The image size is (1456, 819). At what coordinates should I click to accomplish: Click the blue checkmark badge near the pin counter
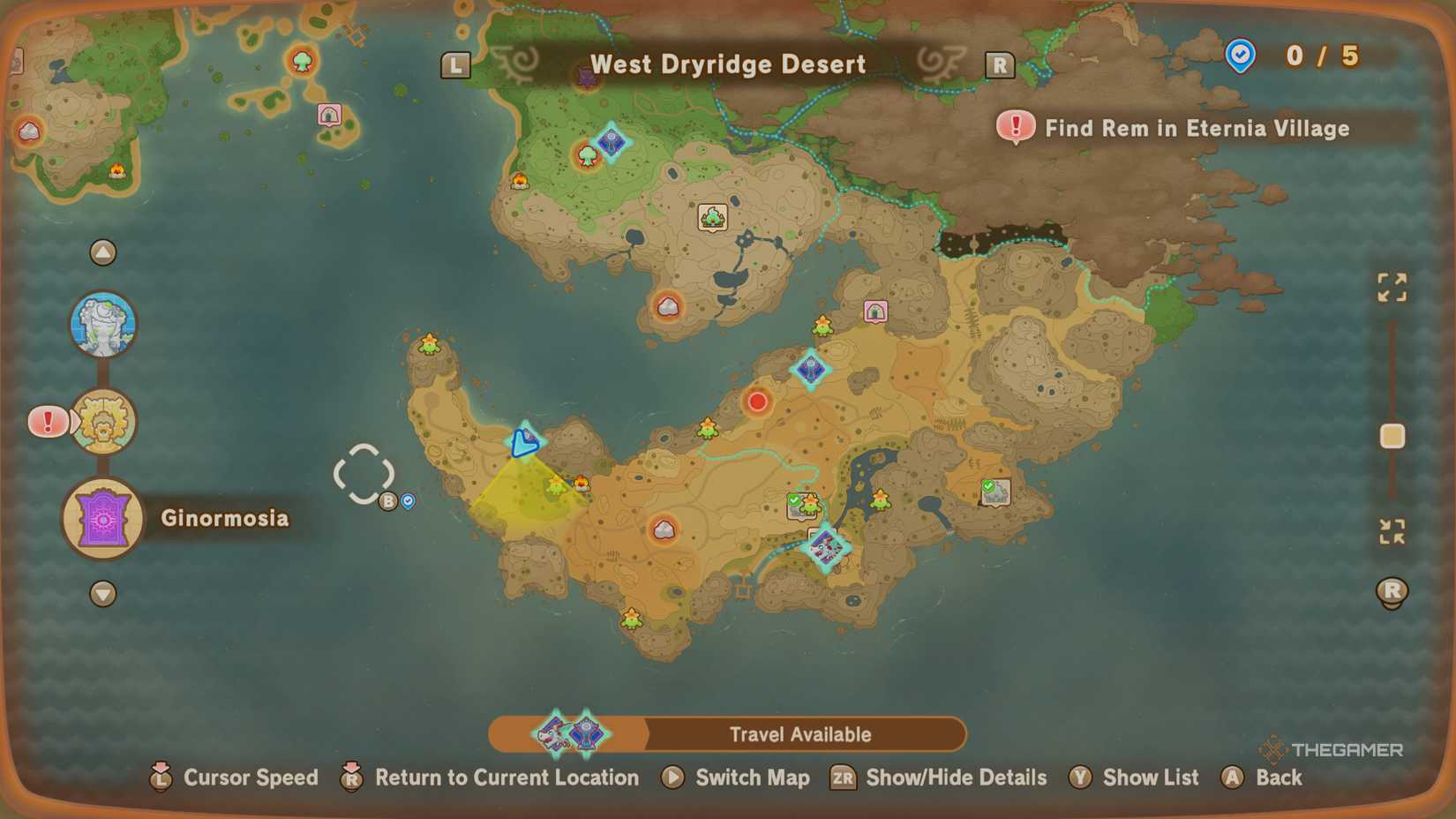pos(1240,56)
